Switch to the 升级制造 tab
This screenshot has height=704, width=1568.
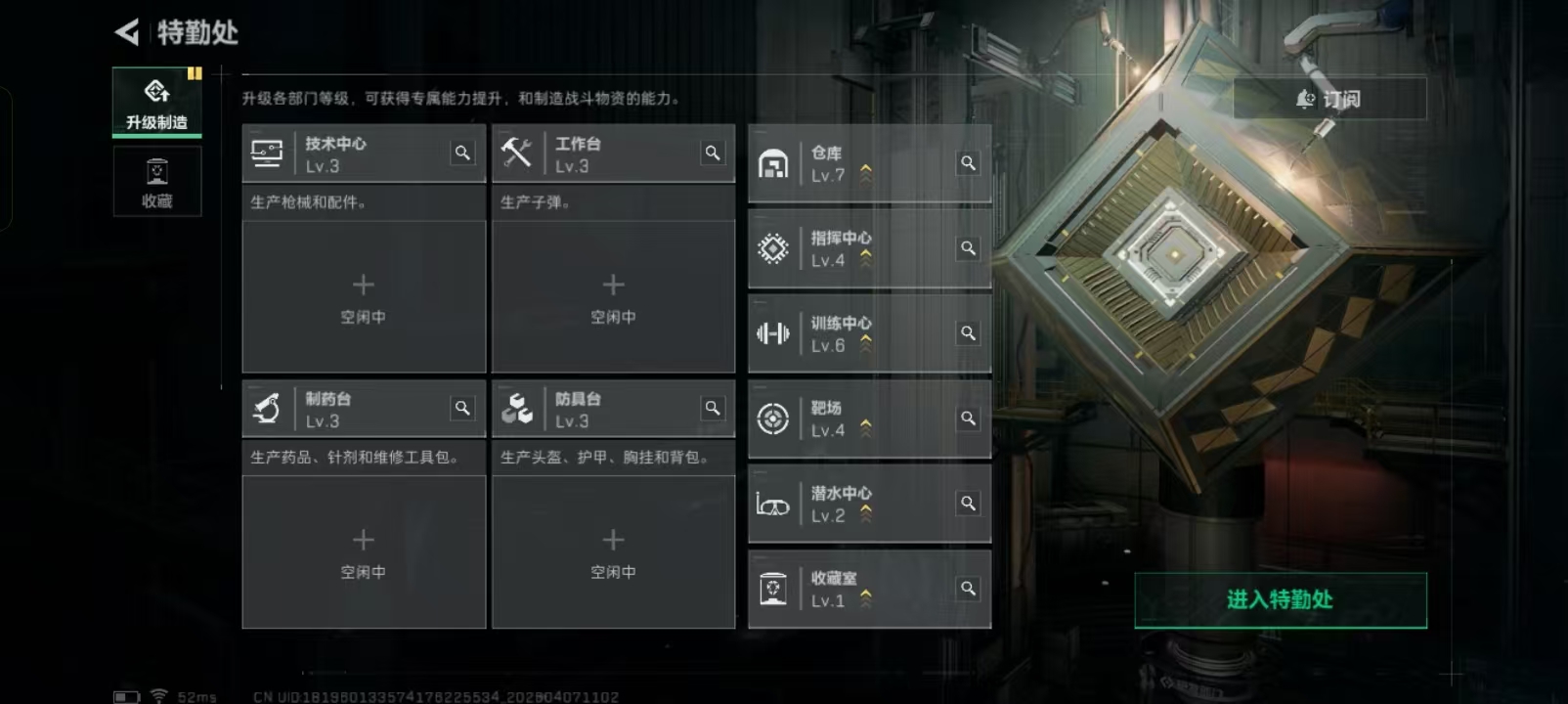[156, 103]
